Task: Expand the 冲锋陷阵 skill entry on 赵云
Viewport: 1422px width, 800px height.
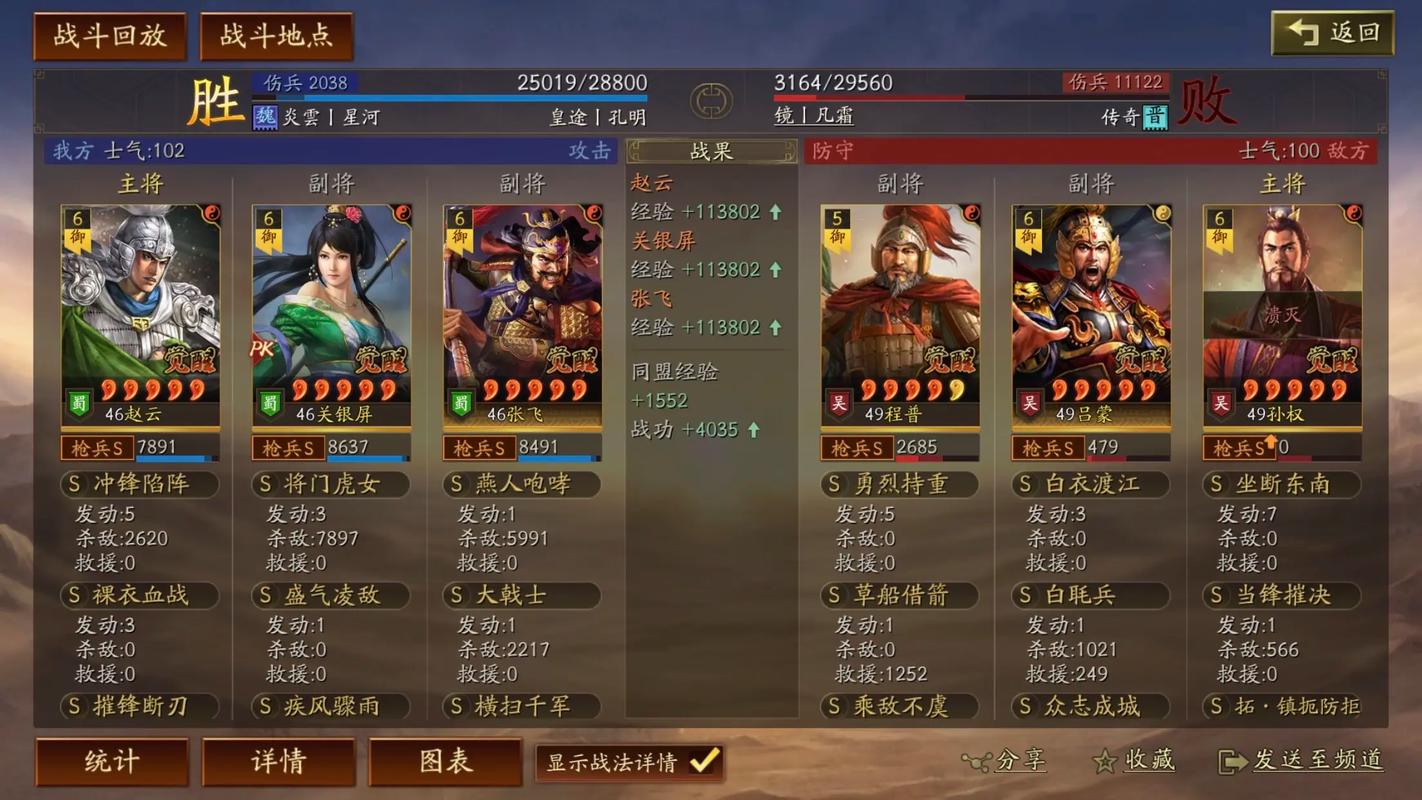Action: tap(140, 484)
